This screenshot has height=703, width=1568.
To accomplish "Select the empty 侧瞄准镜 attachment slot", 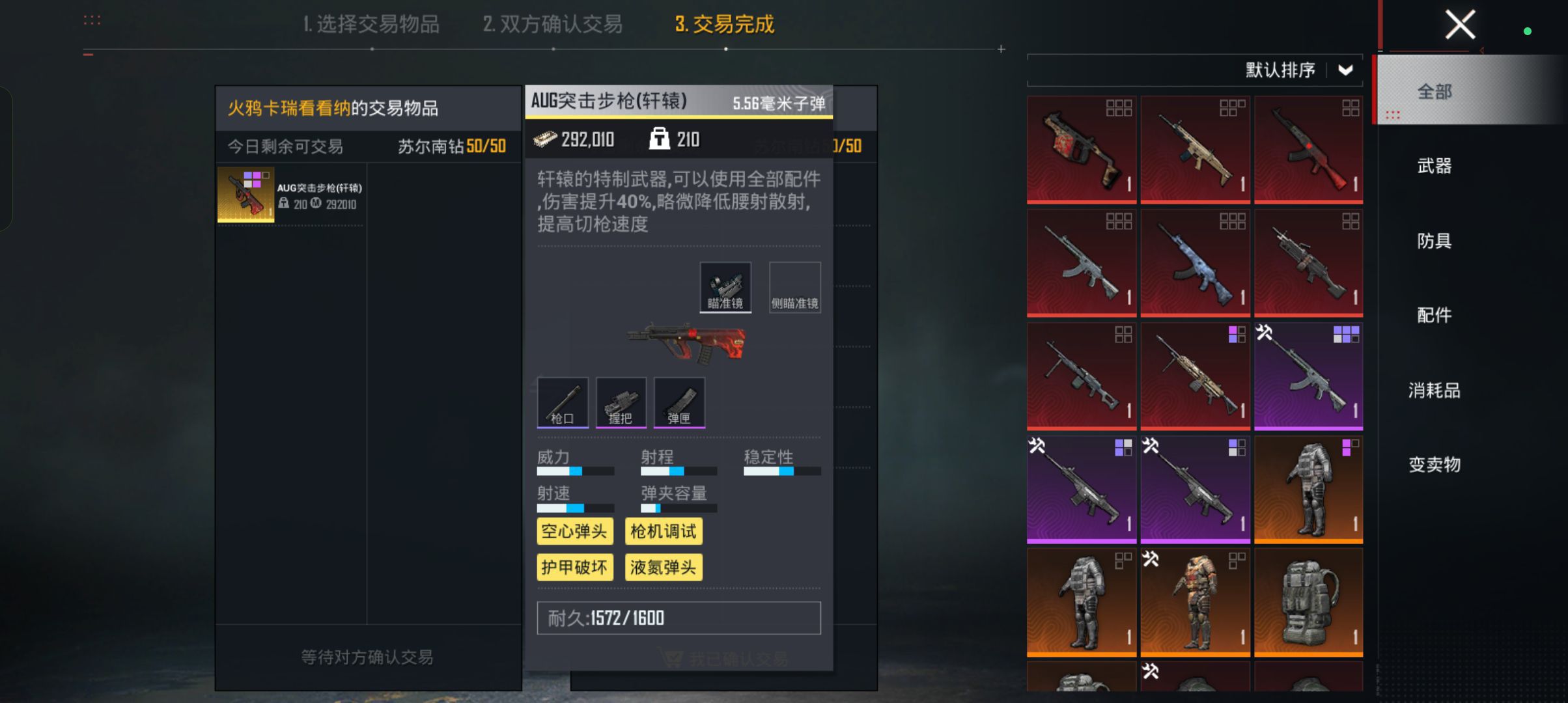I will tap(794, 287).
